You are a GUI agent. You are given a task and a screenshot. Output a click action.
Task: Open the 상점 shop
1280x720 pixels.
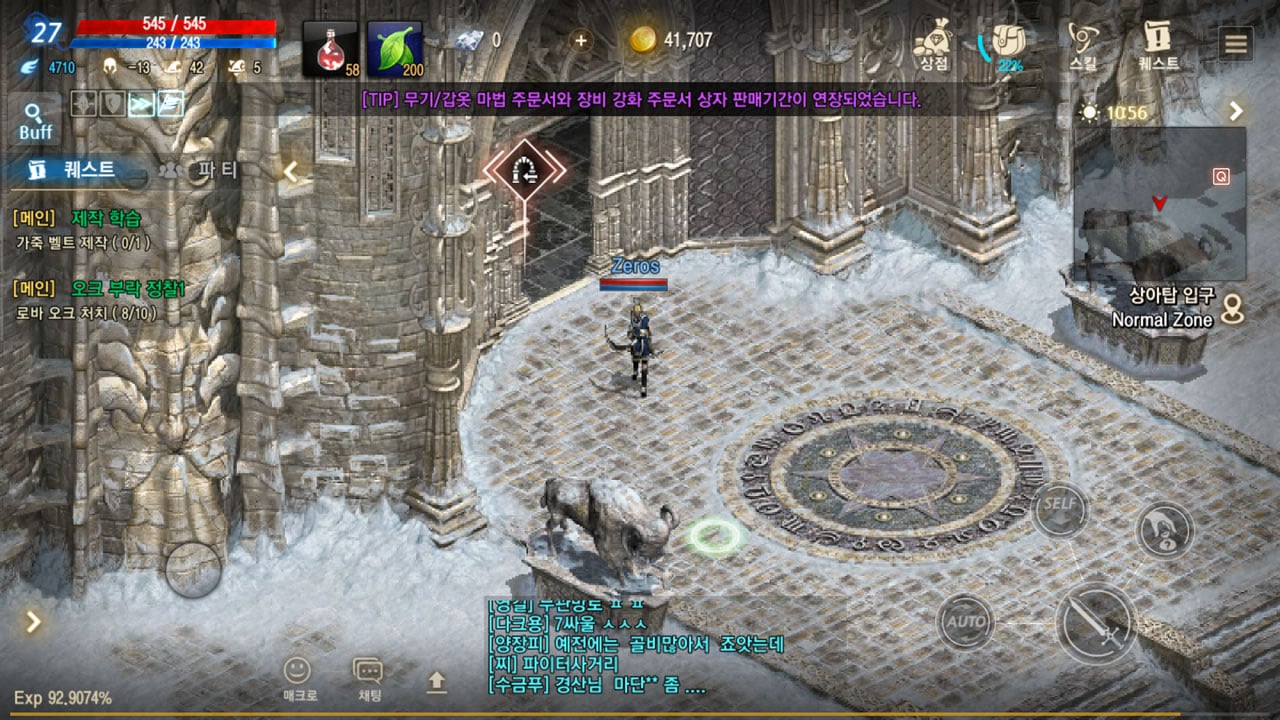933,45
